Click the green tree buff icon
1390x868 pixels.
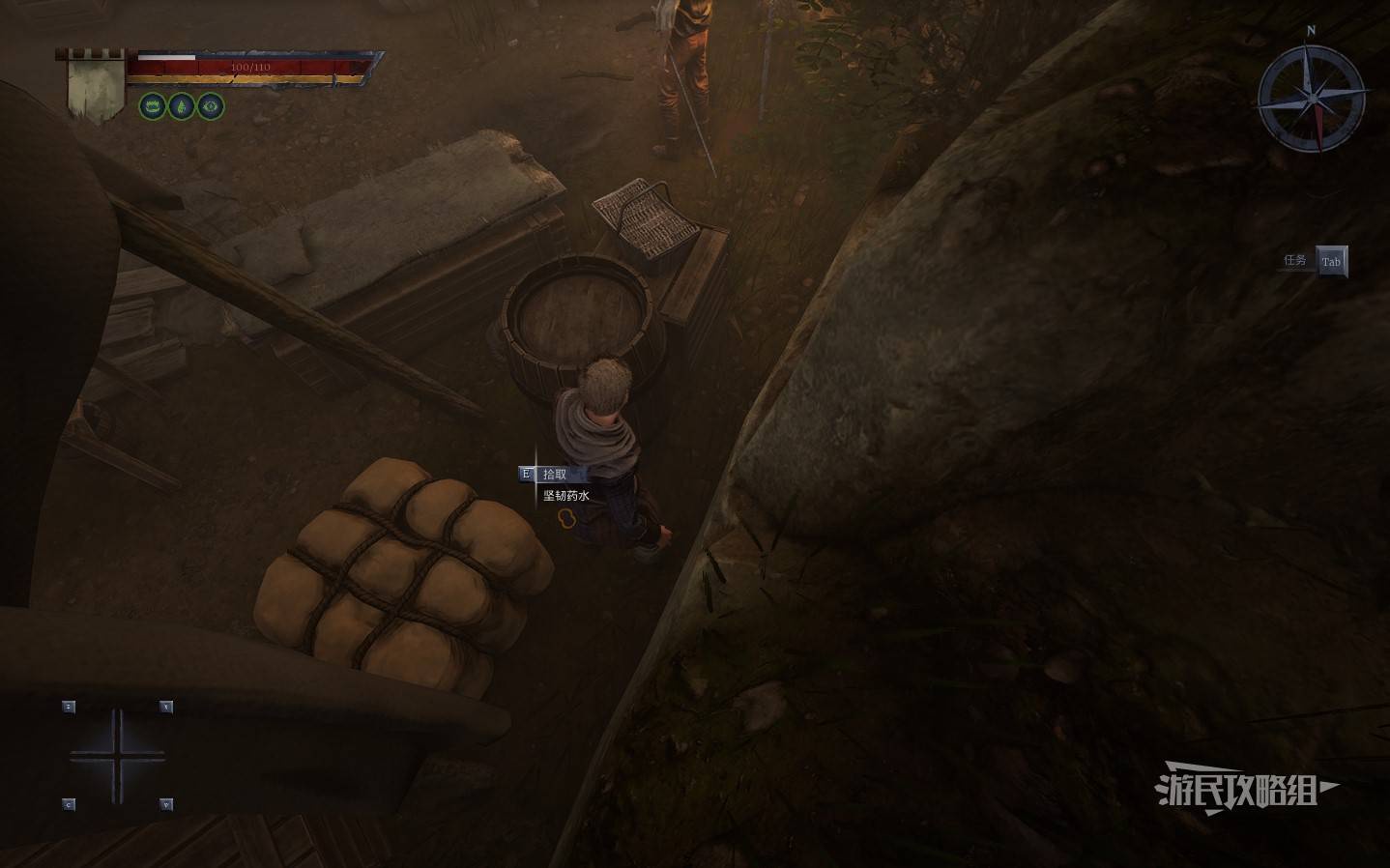pos(182,106)
